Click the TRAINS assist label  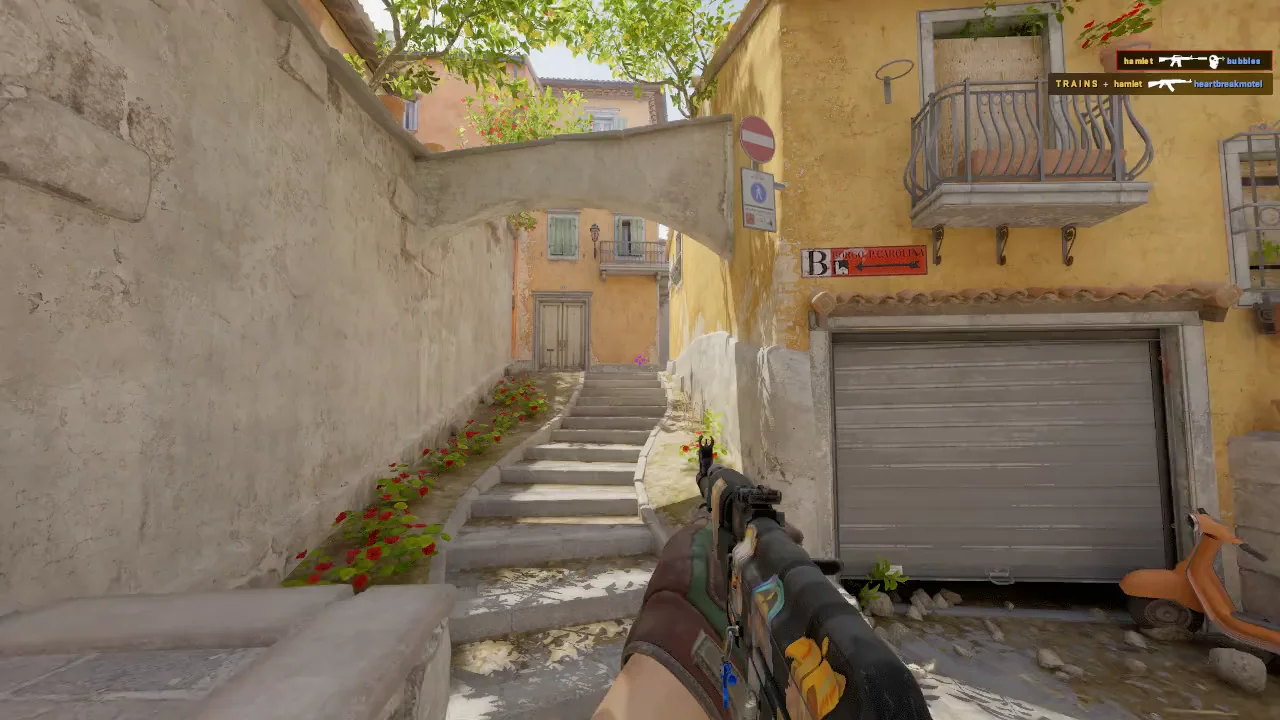point(1077,83)
